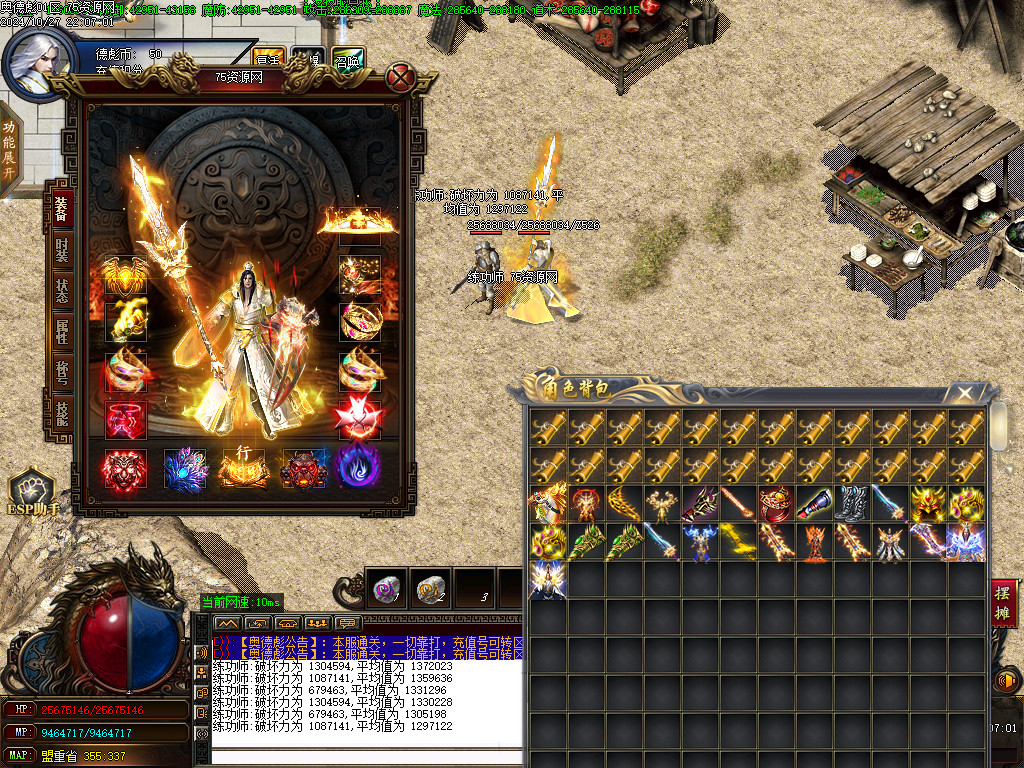Image resolution: width=1024 pixels, height=768 pixels.
Task: Select the red lion equipment slot
Action: 125,468
